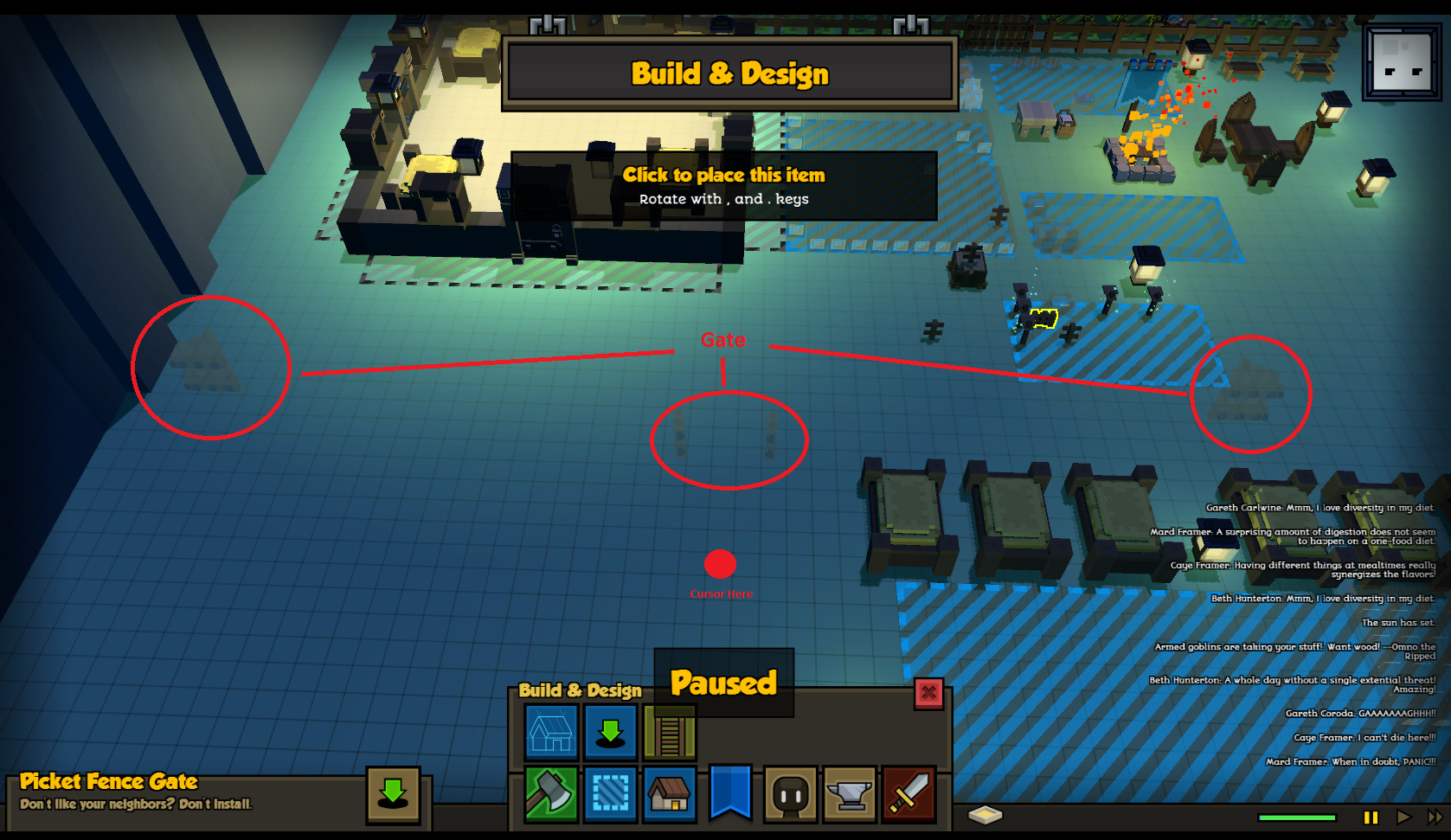Select the blueprint house building tool
The width and height of the screenshot is (1451, 840).
pyautogui.click(x=551, y=732)
